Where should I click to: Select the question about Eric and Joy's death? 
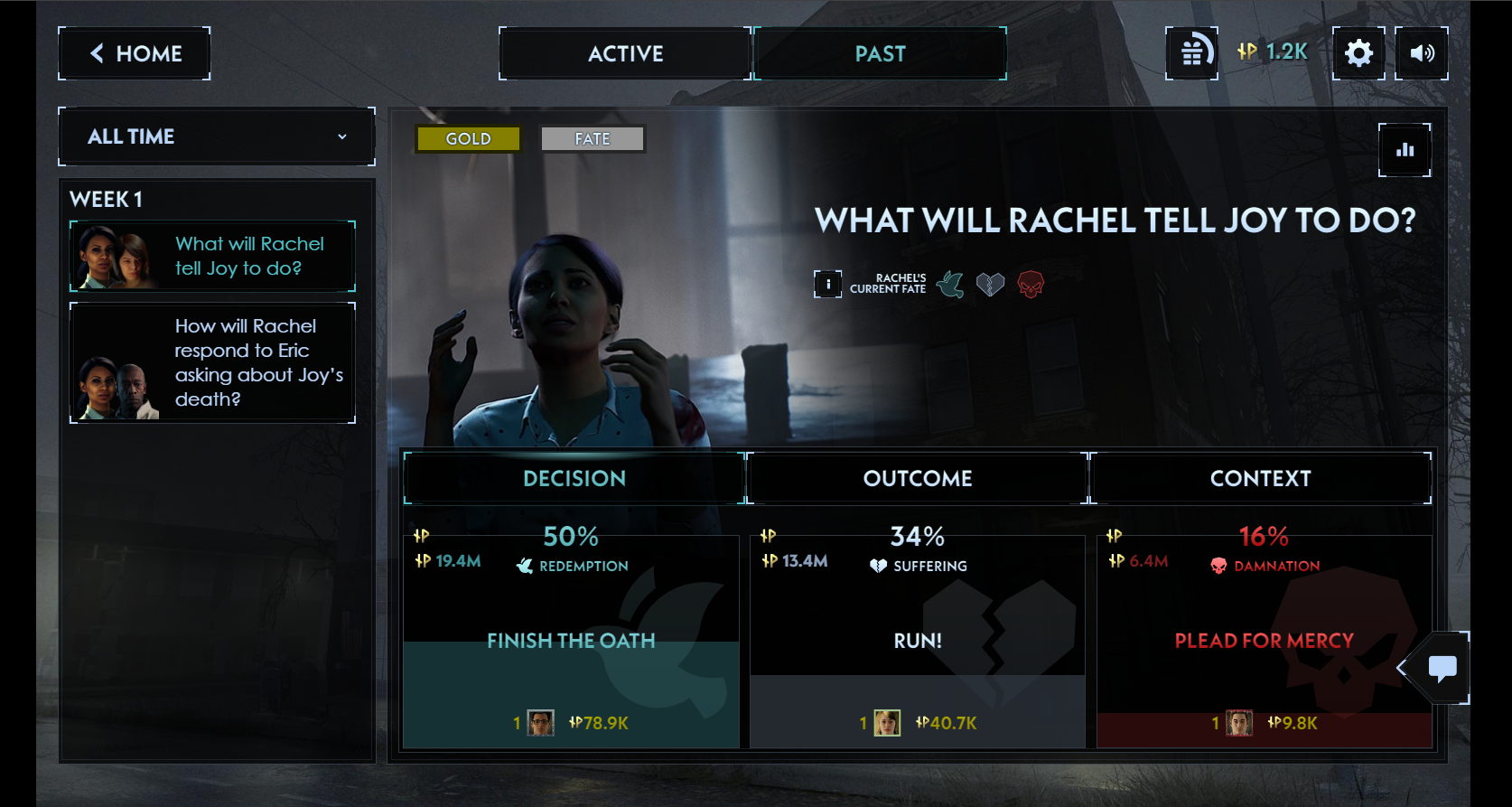(213, 362)
